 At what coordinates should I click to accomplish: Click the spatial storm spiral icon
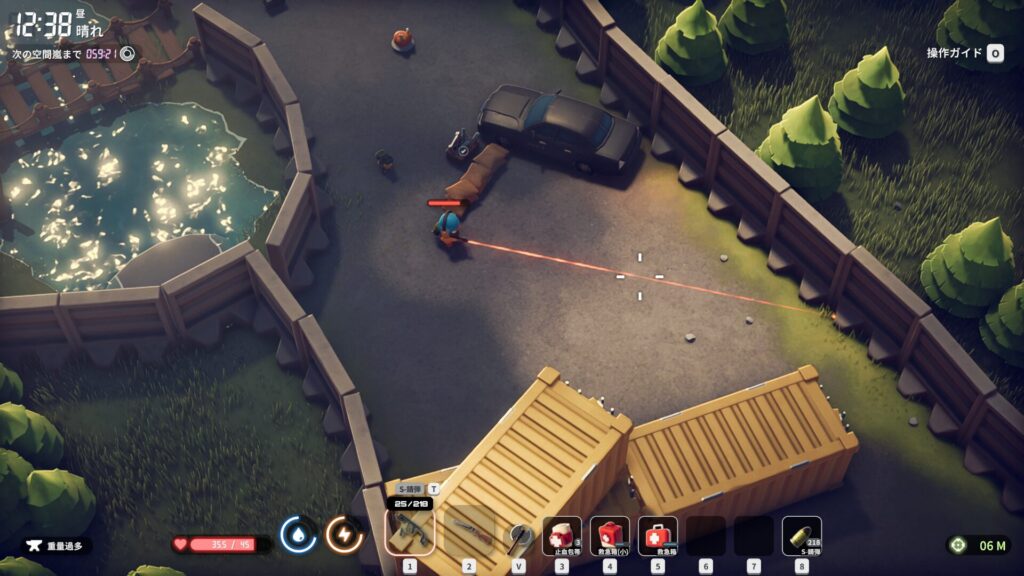click(x=127, y=54)
